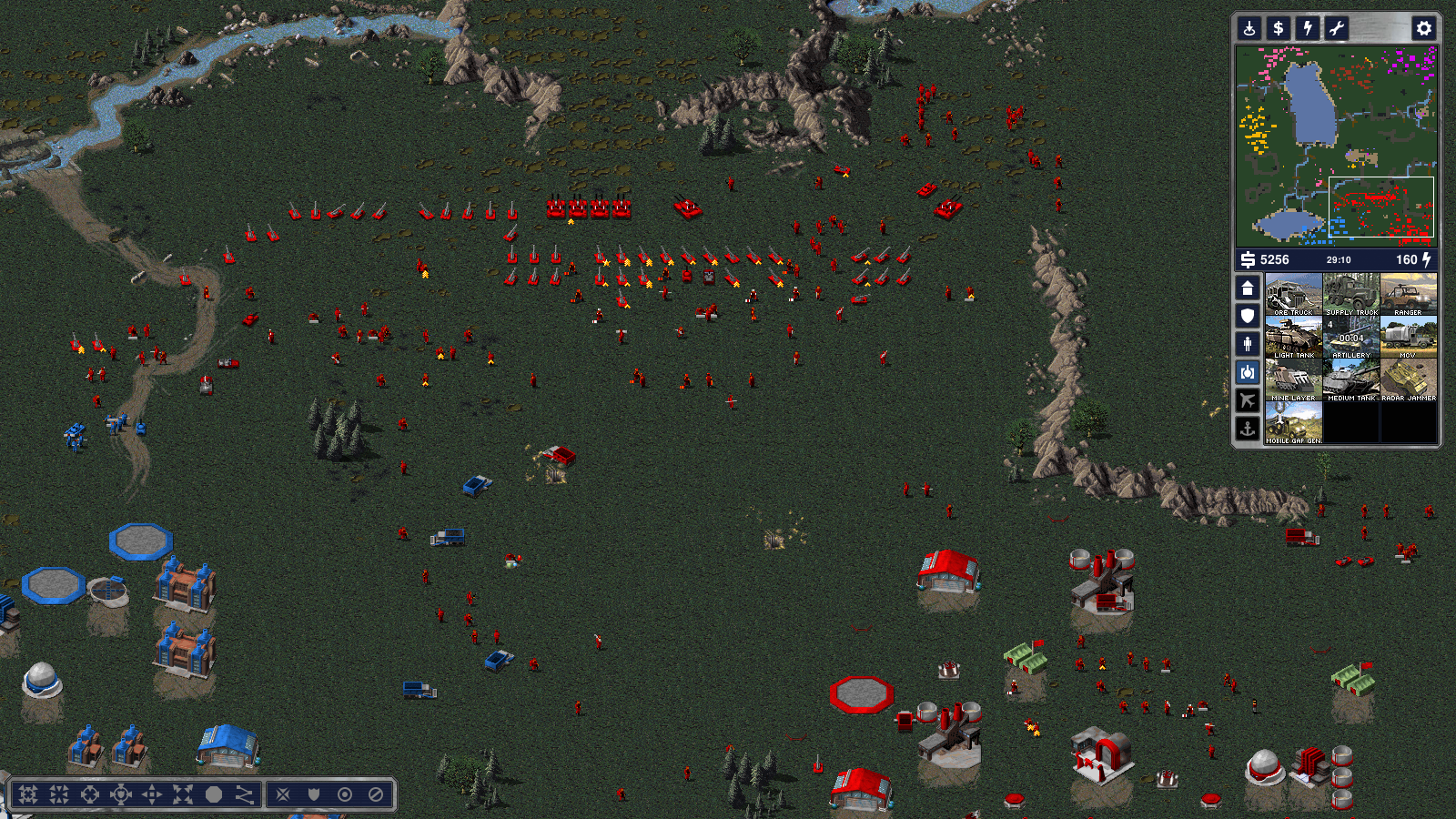Select the Radar Jammer icon

[1409, 379]
